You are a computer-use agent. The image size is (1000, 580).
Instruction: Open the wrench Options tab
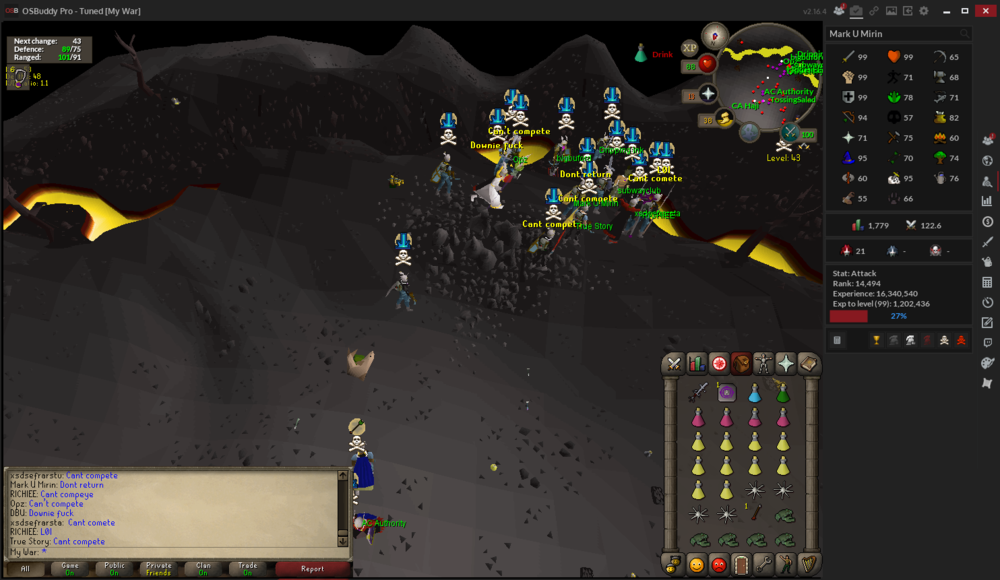coord(763,565)
